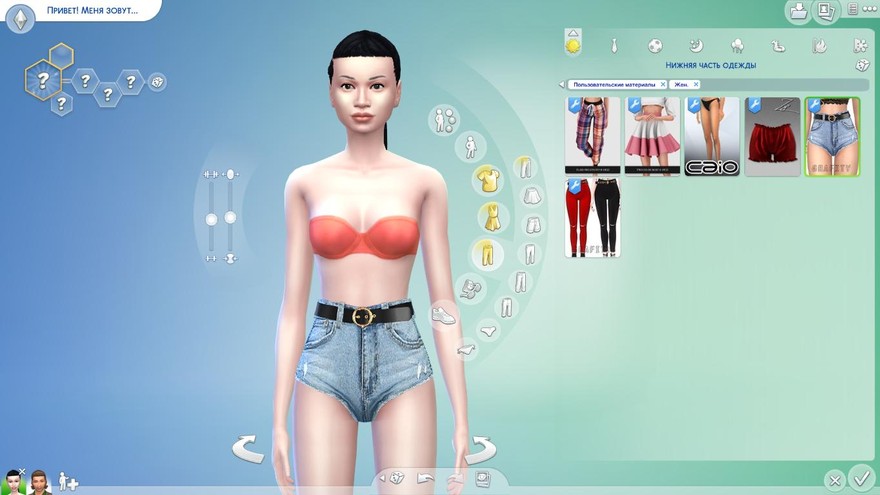Confirm the Sim with the checkmark button

pos(859,479)
